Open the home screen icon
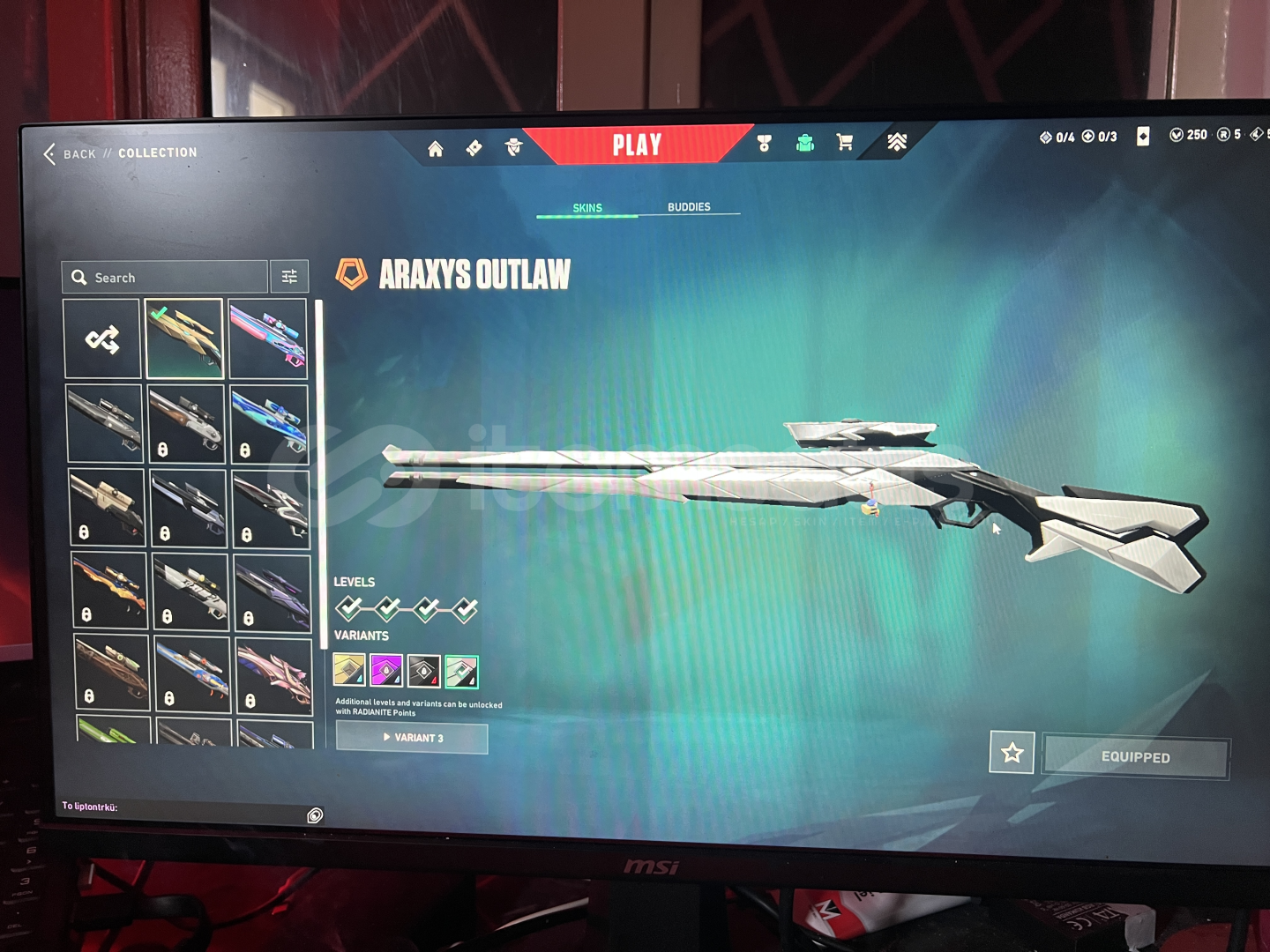This screenshot has width=1270, height=952. [435, 149]
